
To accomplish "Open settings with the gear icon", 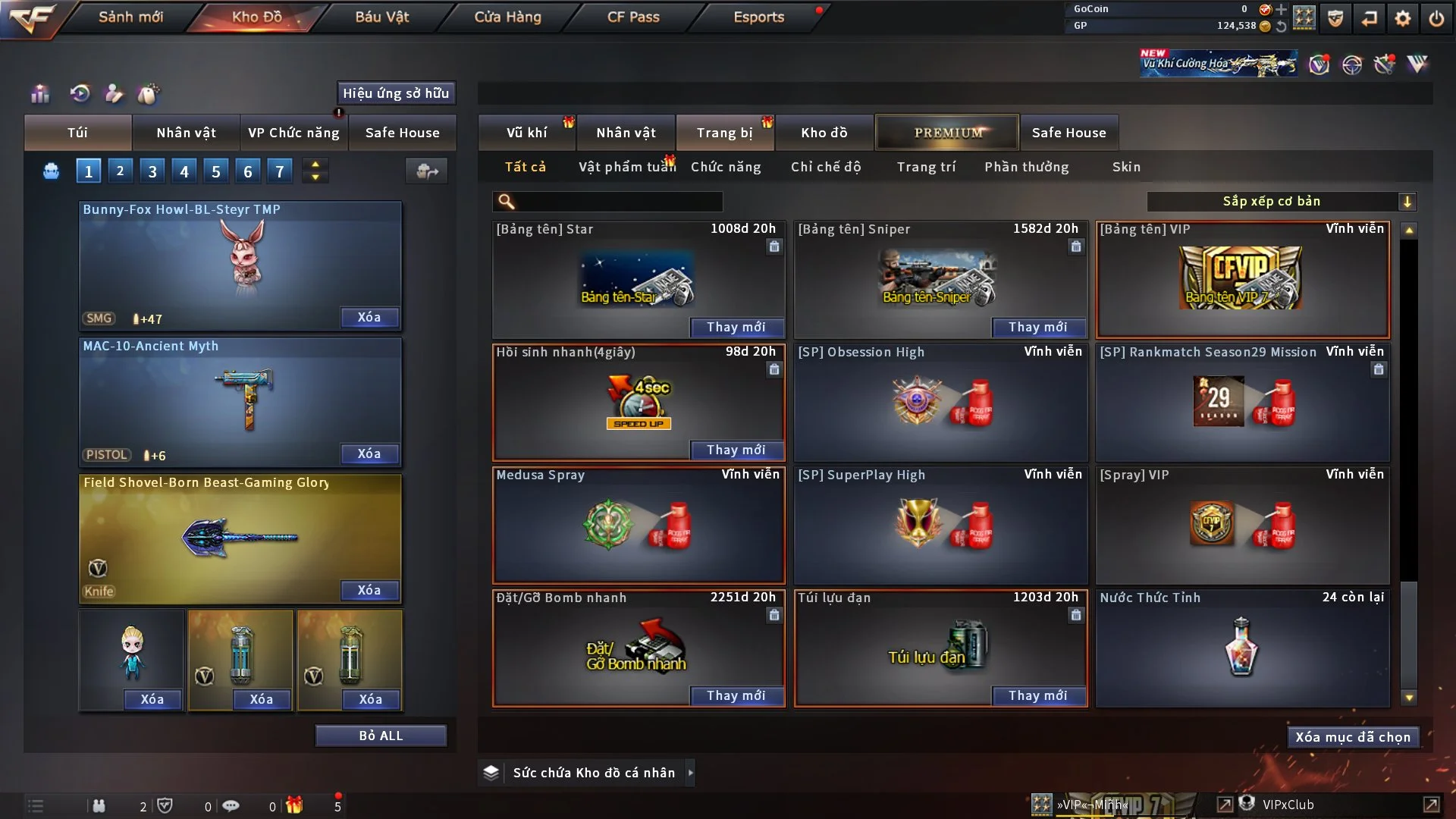I will point(1403,18).
